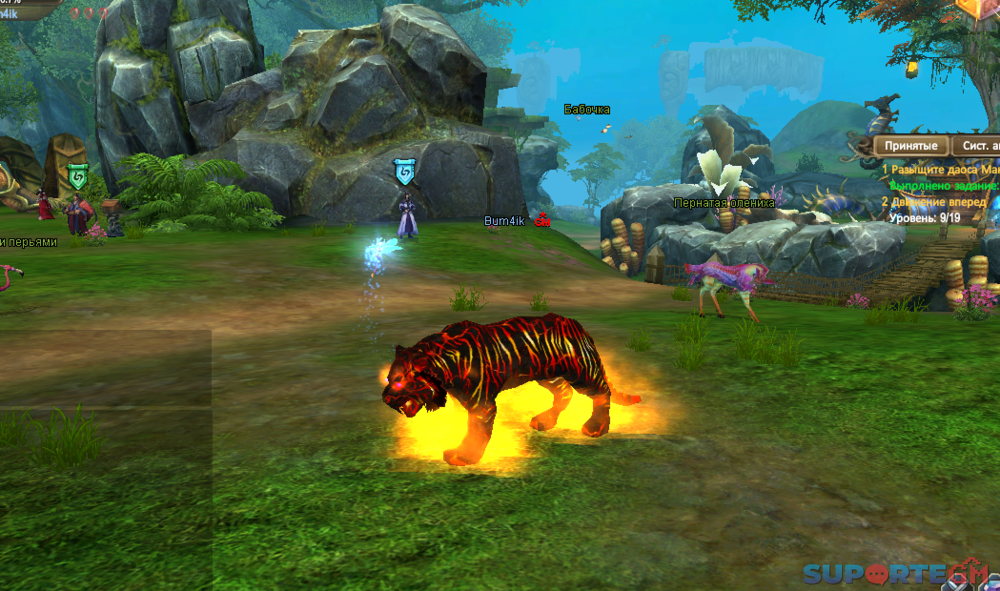
Task: Switch to the Принятые quest tab
Action: coord(911,146)
